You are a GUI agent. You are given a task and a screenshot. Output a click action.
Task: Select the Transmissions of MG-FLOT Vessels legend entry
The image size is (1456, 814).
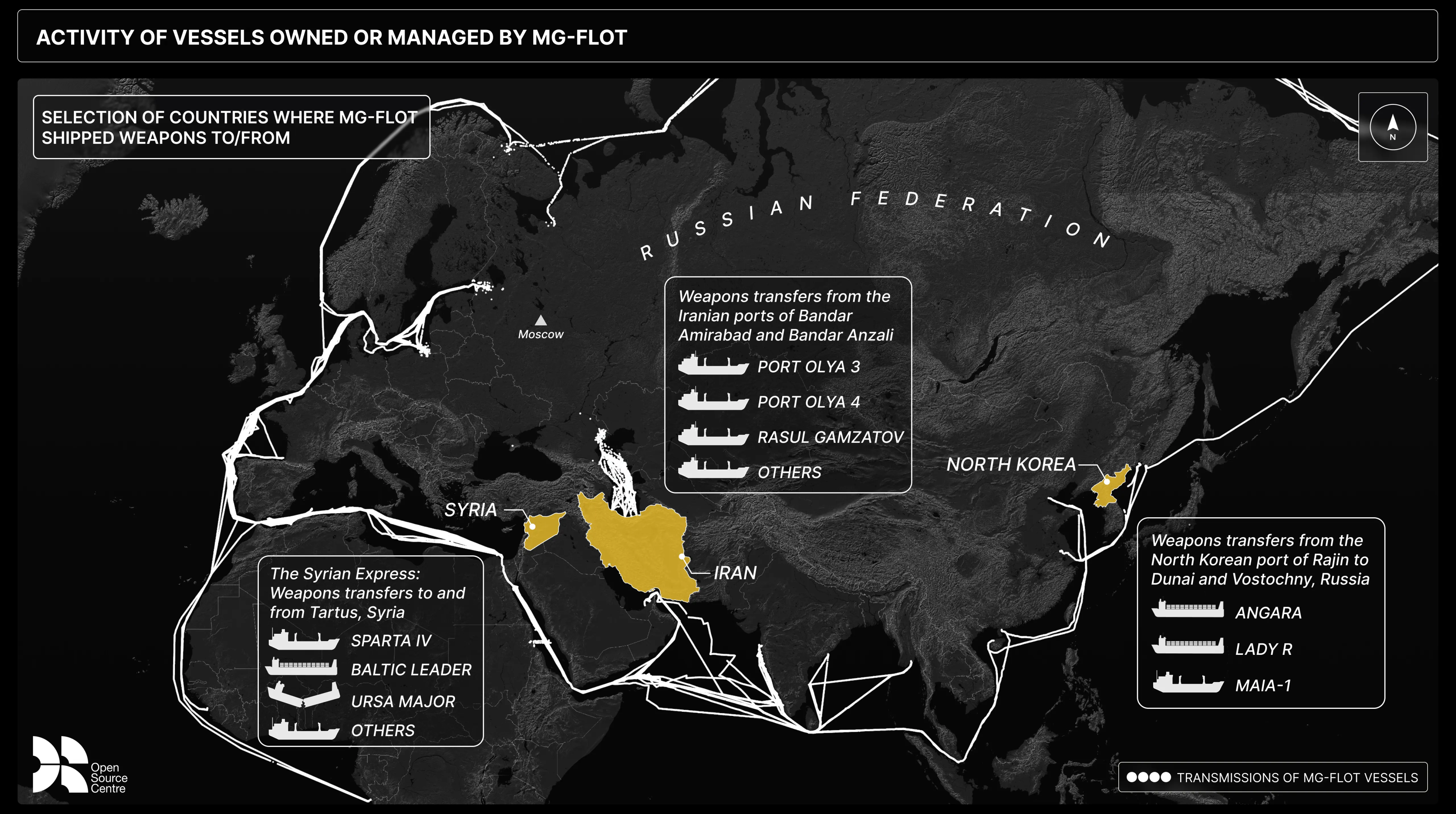(1272, 777)
